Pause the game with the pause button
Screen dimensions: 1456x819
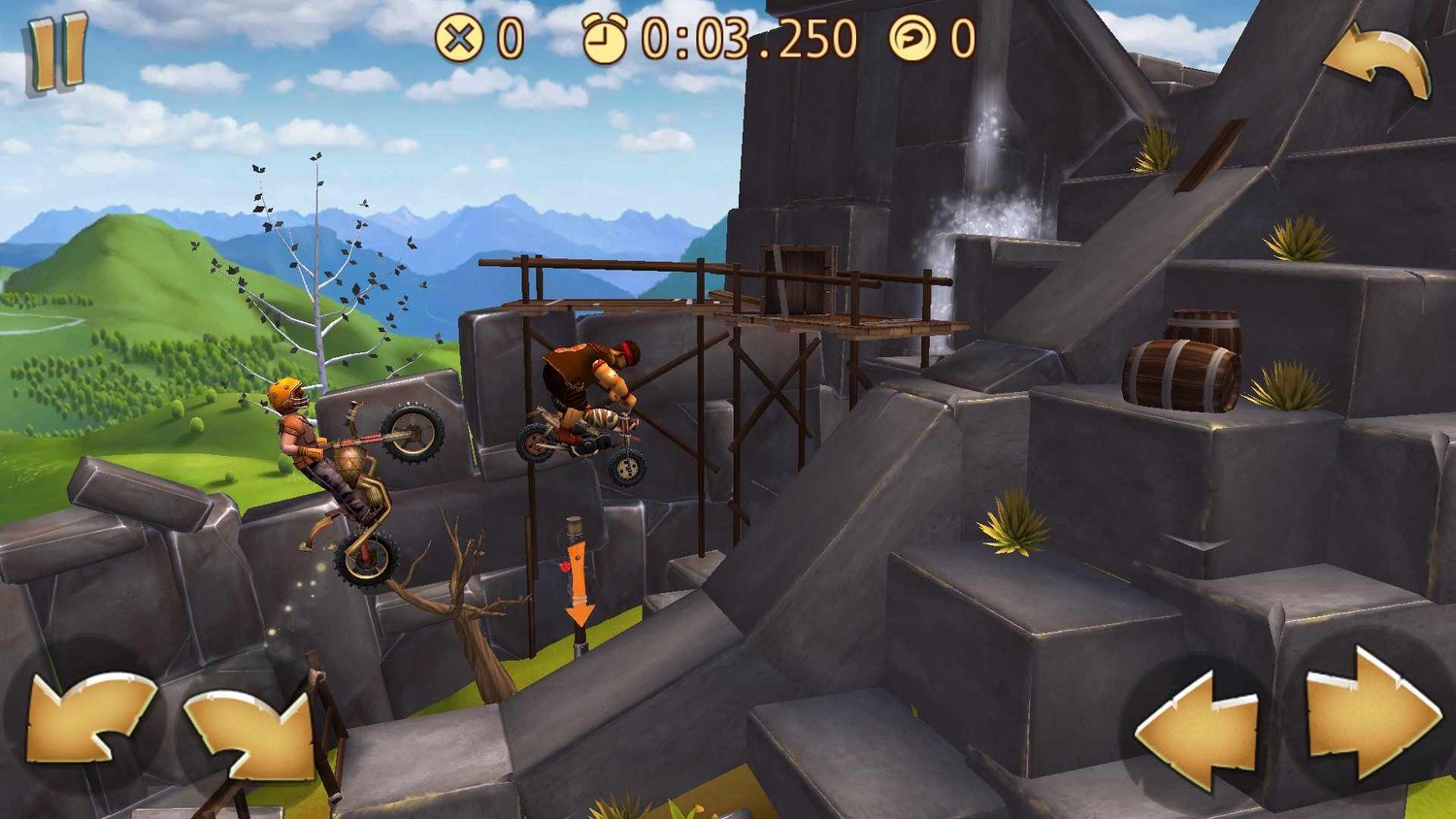coord(57,53)
